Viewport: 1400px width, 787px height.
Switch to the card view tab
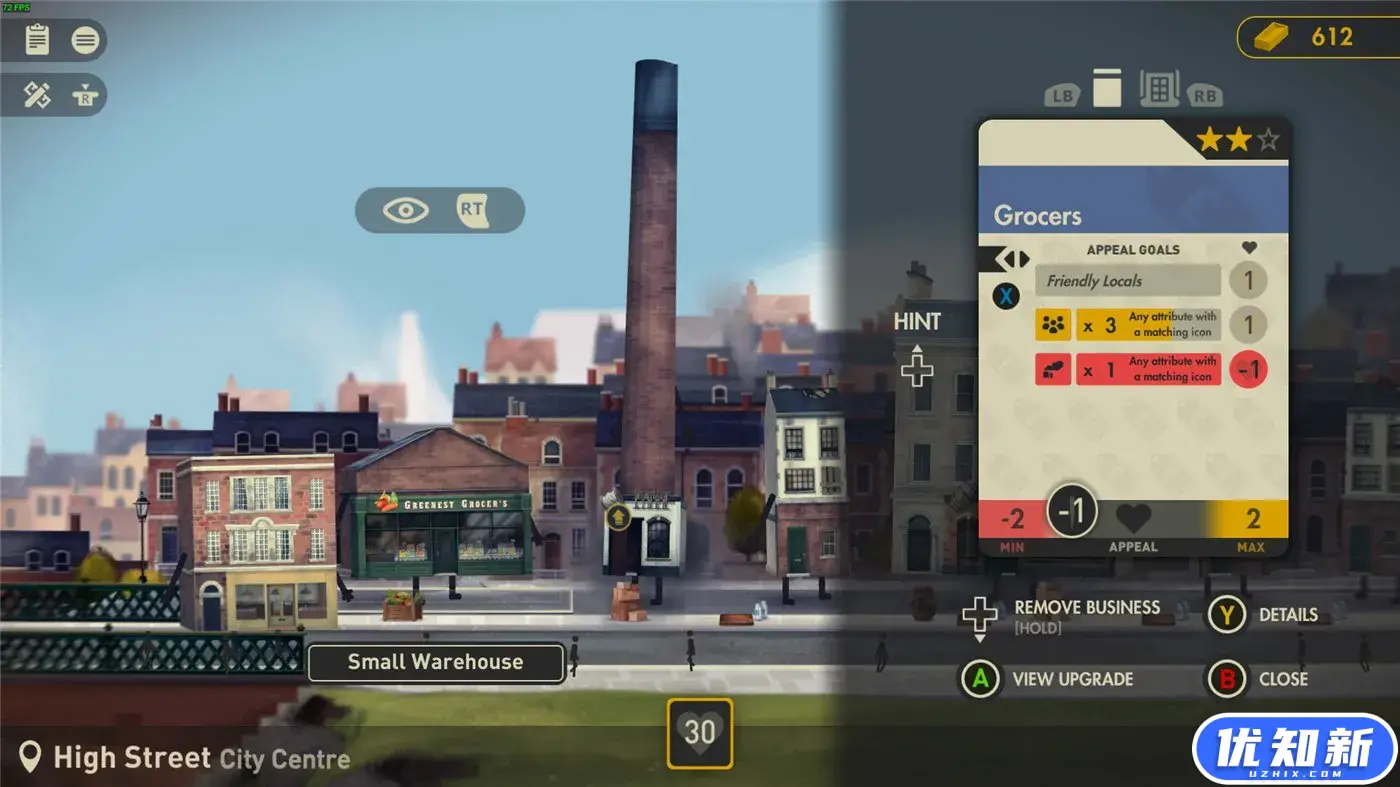1107,88
